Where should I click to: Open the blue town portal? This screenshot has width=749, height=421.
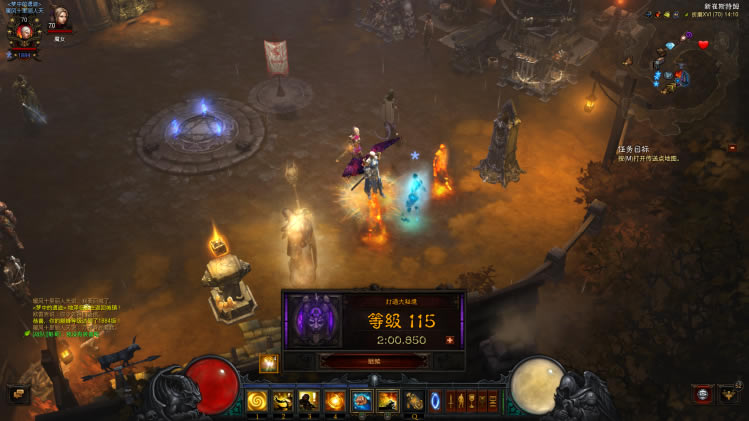(x=435, y=401)
